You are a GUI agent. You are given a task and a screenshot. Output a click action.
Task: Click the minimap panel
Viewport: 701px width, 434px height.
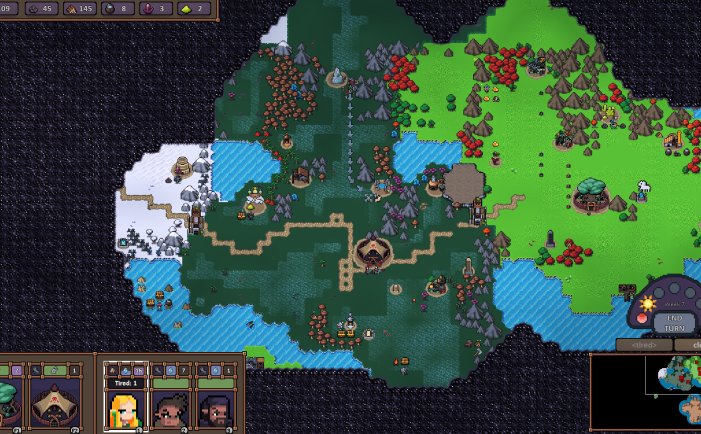pos(646,392)
